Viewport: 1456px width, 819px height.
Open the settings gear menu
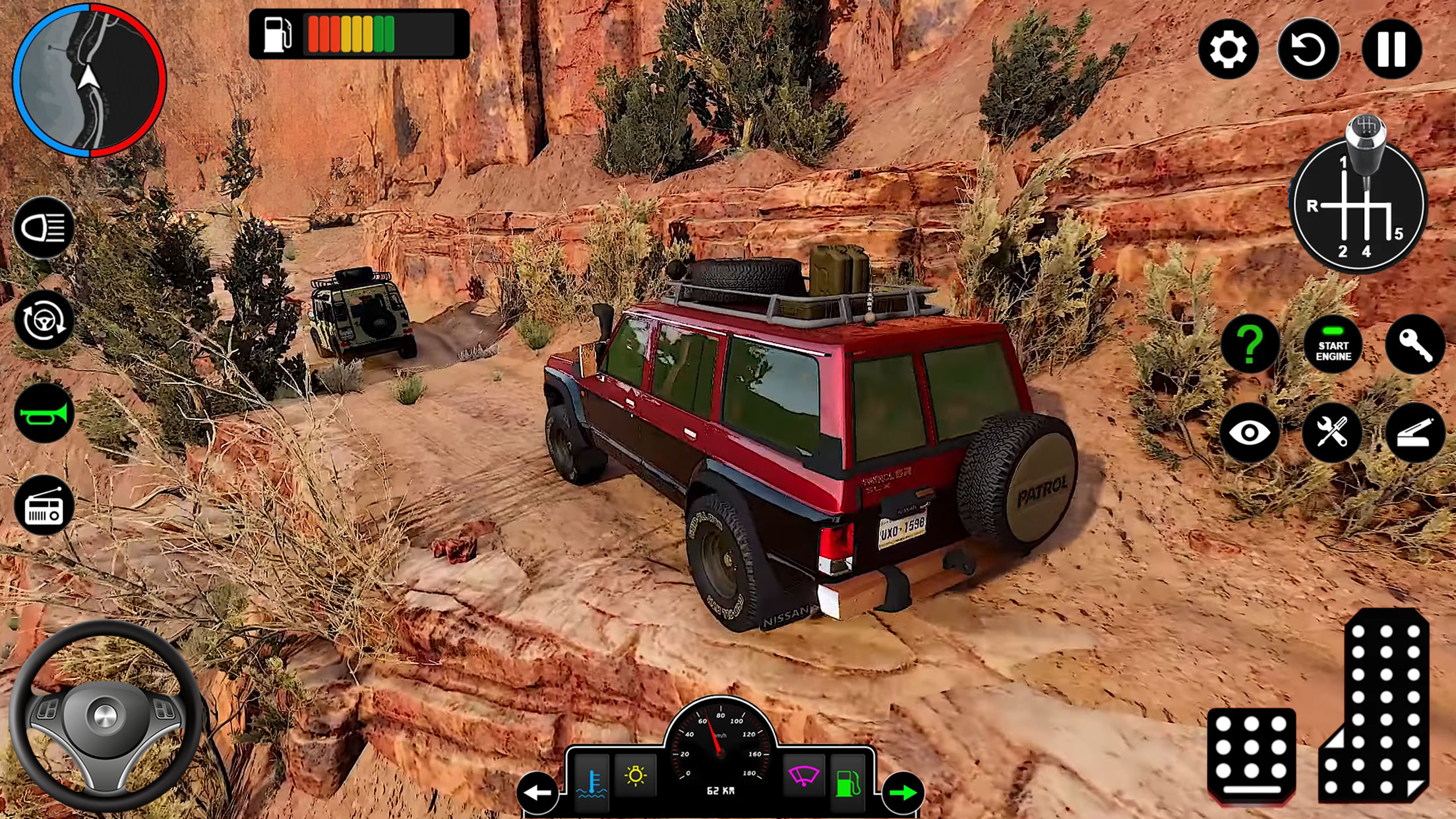[x=1229, y=49]
